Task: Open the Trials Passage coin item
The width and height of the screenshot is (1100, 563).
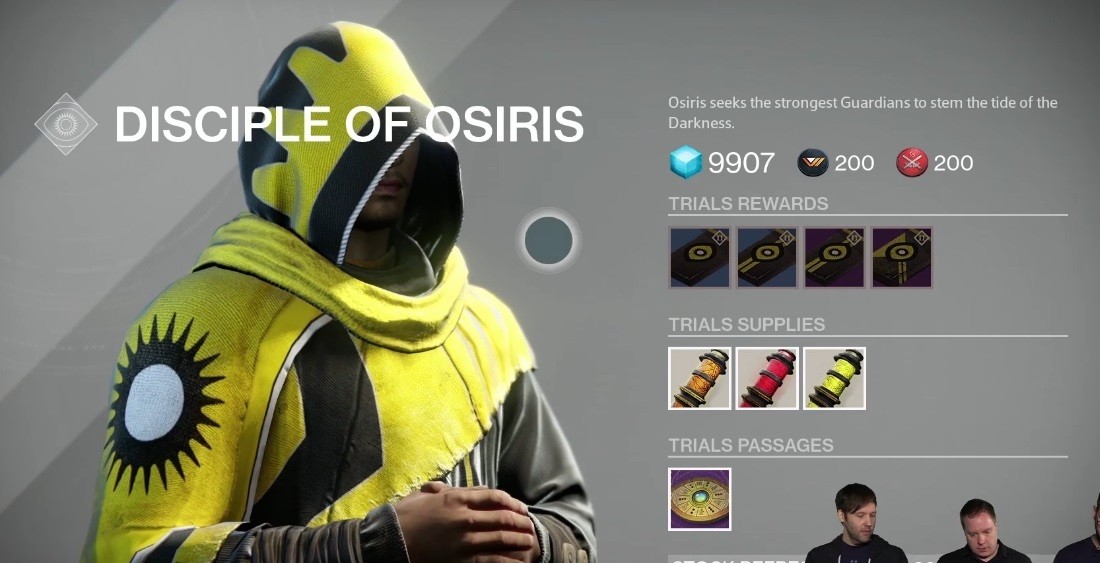Action: click(x=700, y=499)
